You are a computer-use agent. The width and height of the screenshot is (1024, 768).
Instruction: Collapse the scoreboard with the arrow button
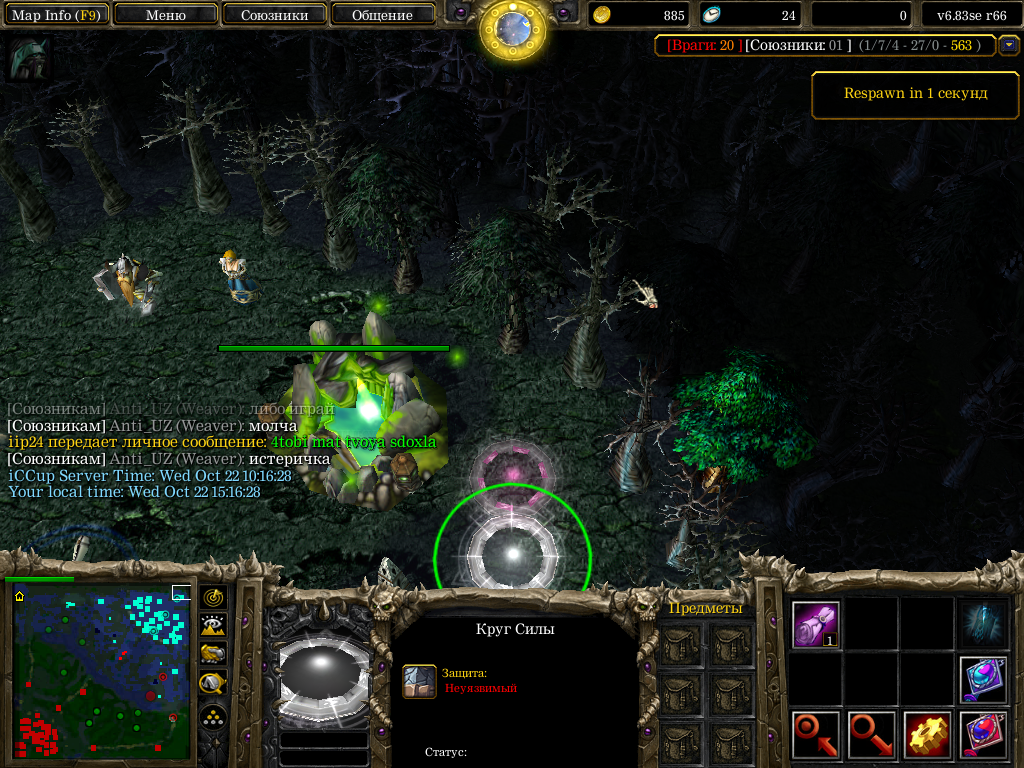1009,45
